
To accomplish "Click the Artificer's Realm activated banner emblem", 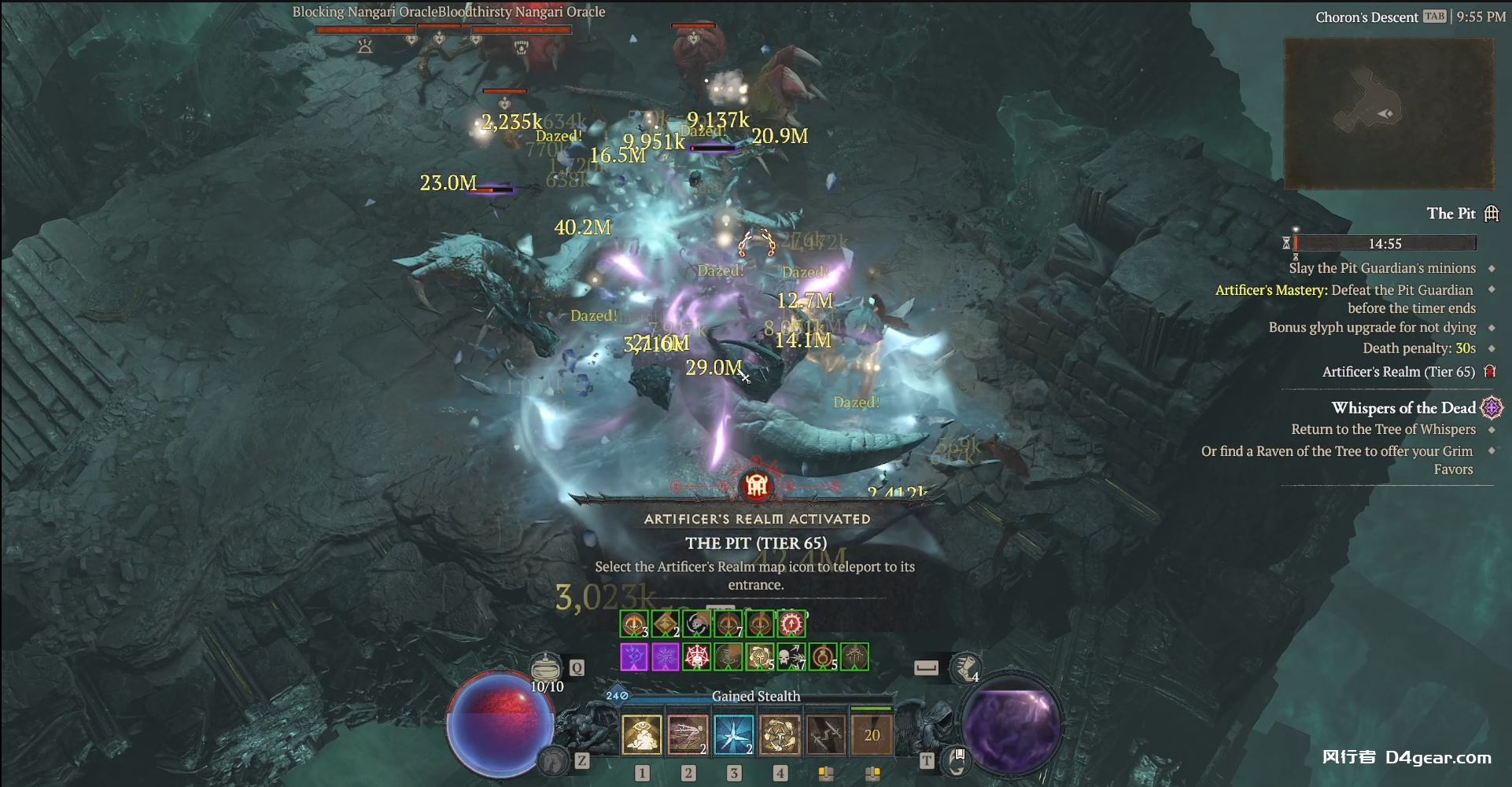I will click(756, 485).
